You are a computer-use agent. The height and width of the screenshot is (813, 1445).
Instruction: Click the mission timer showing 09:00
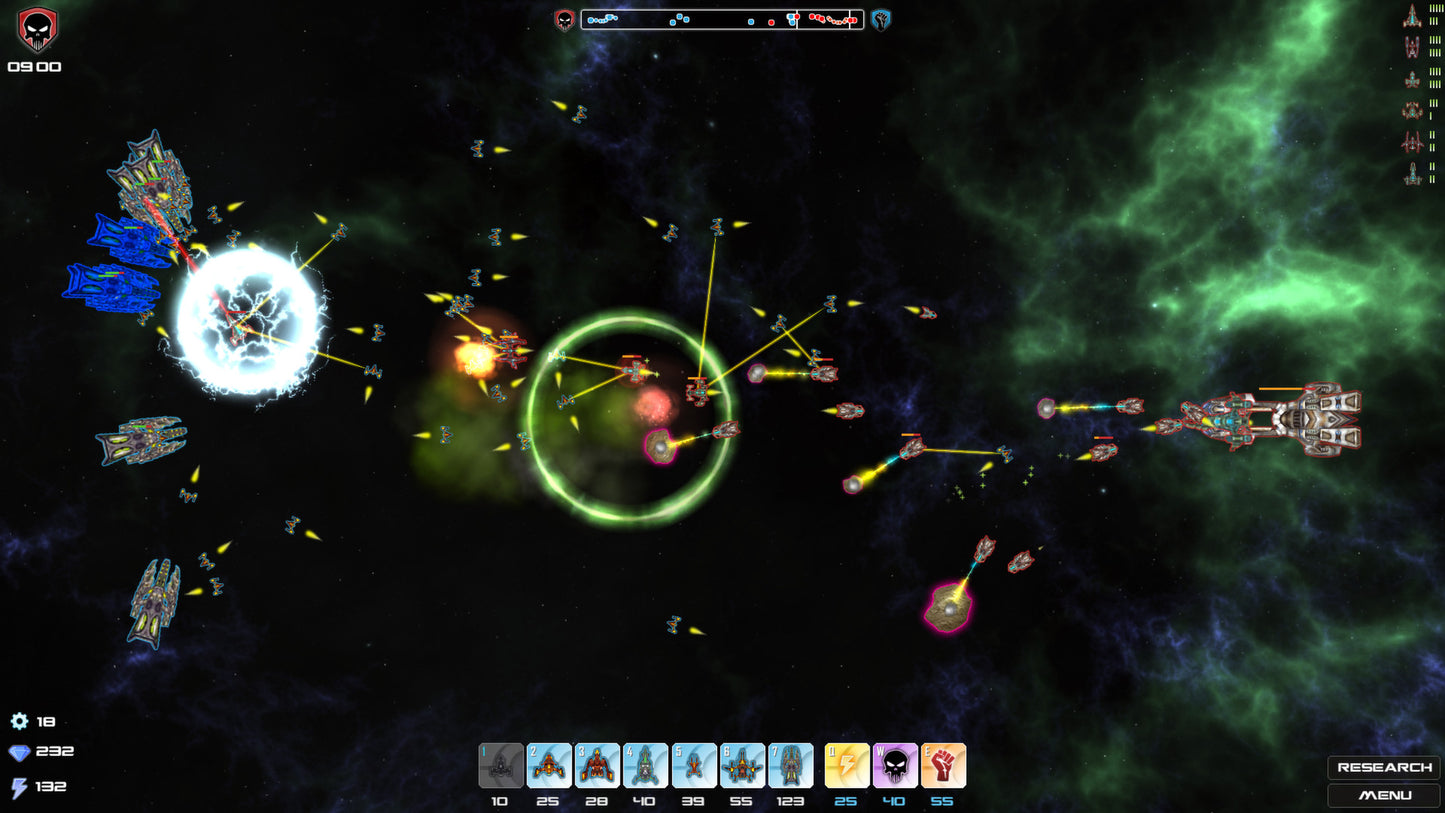(x=36, y=67)
